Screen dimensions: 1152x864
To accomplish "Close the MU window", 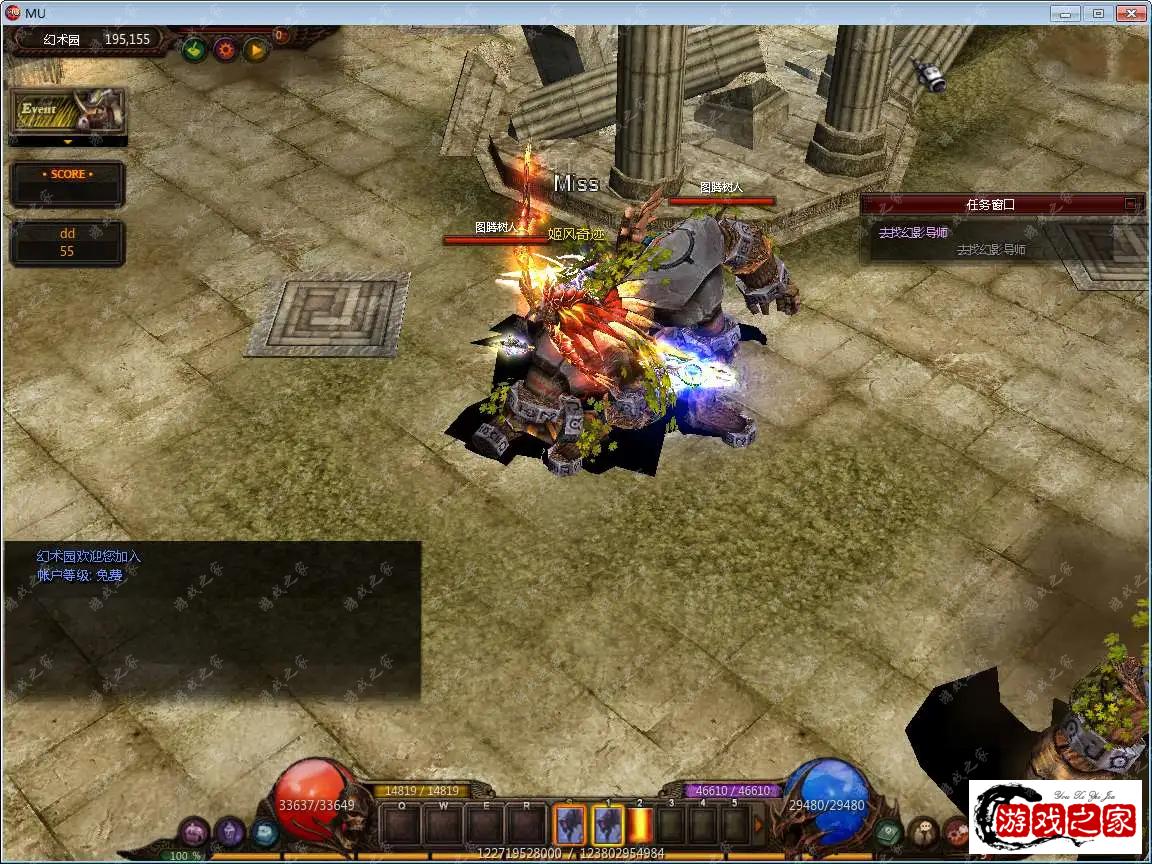I will pos(1130,13).
